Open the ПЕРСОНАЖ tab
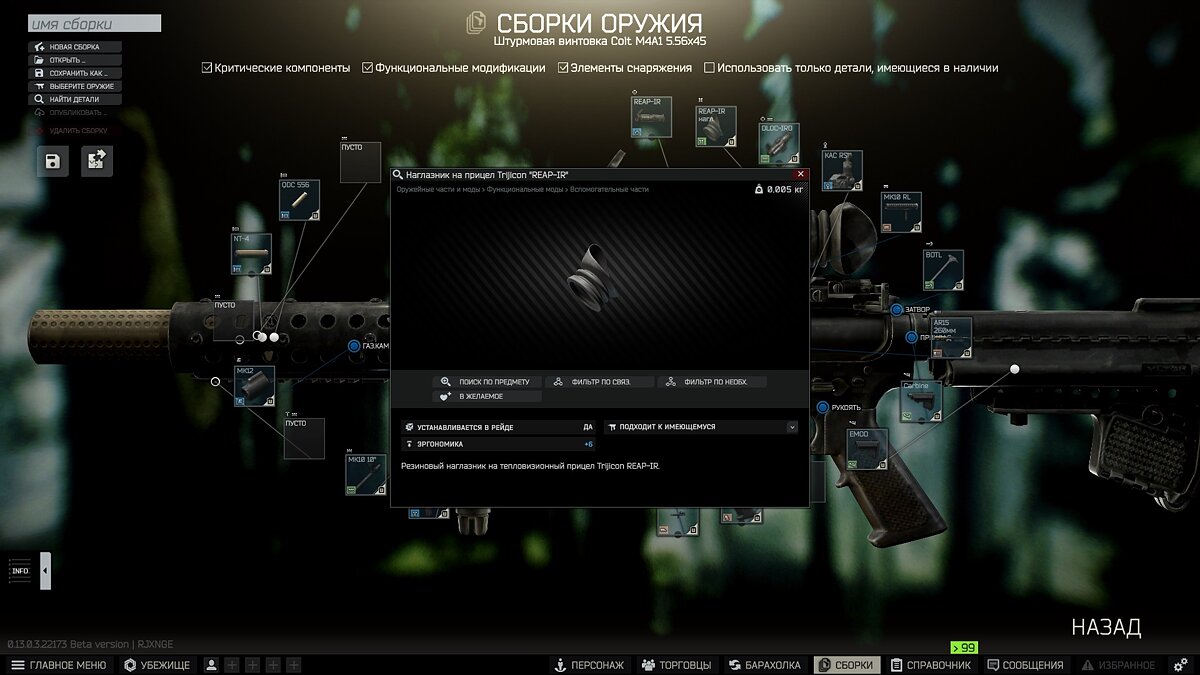This screenshot has height=675, width=1200. click(589, 665)
